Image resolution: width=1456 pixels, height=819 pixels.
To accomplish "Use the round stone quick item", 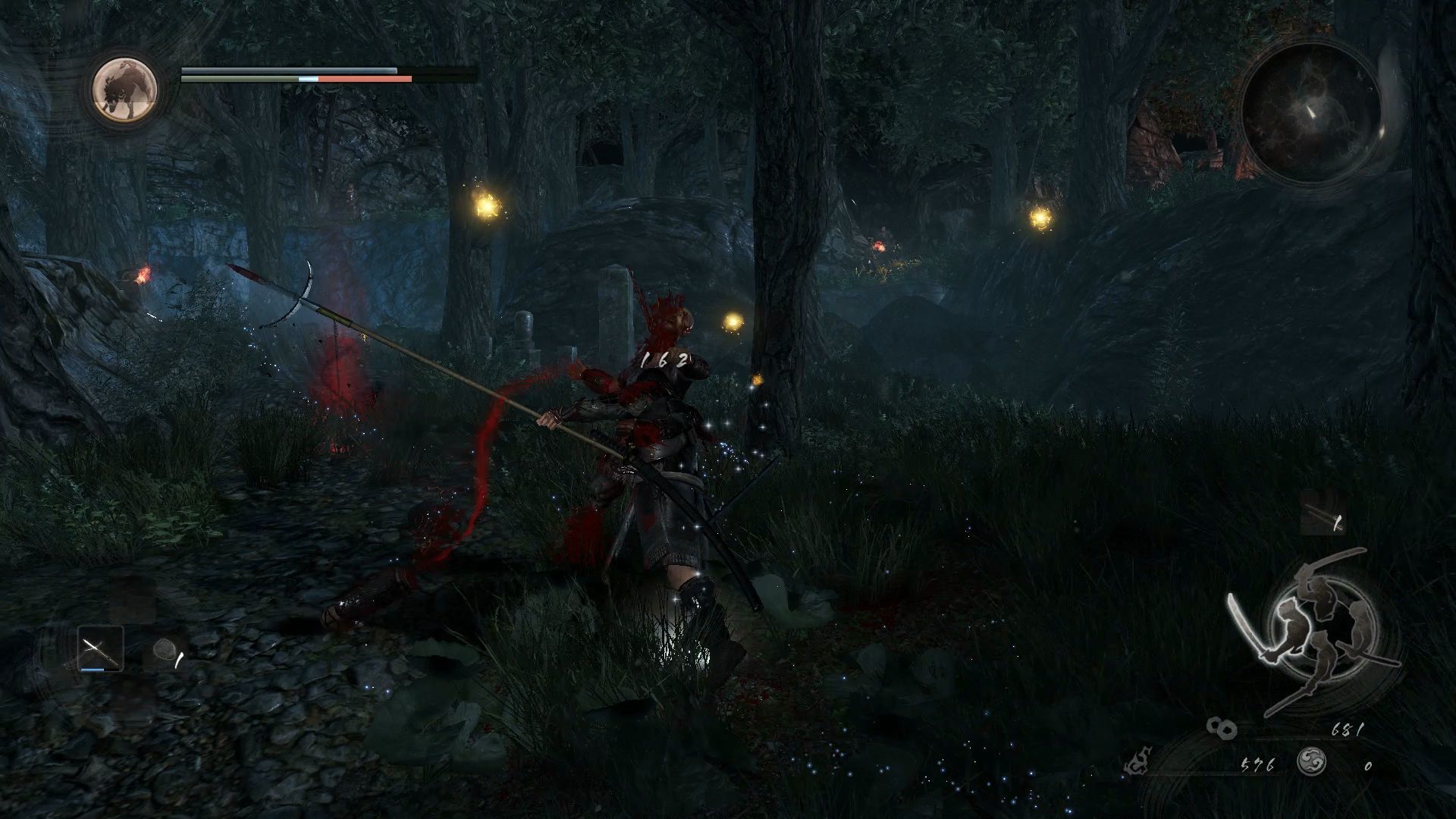I will pyautogui.click(x=165, y=650).
